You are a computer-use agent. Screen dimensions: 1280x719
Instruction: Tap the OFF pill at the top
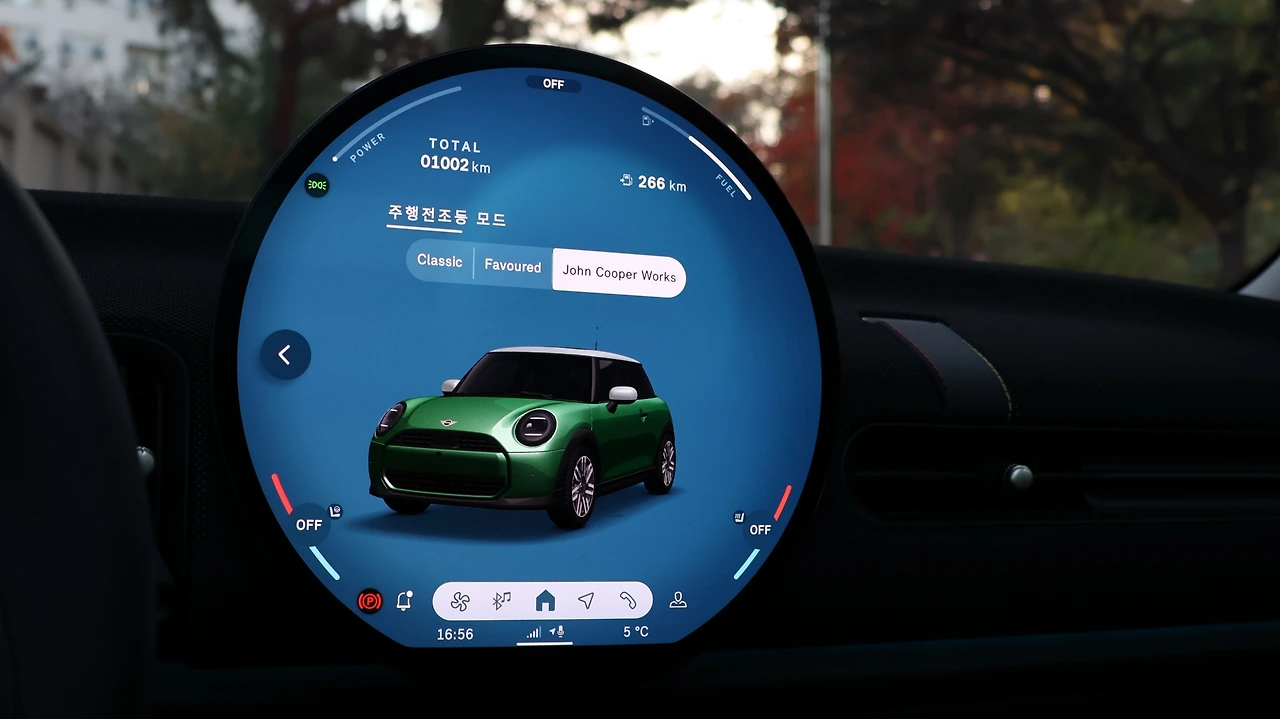click(553, 84)
